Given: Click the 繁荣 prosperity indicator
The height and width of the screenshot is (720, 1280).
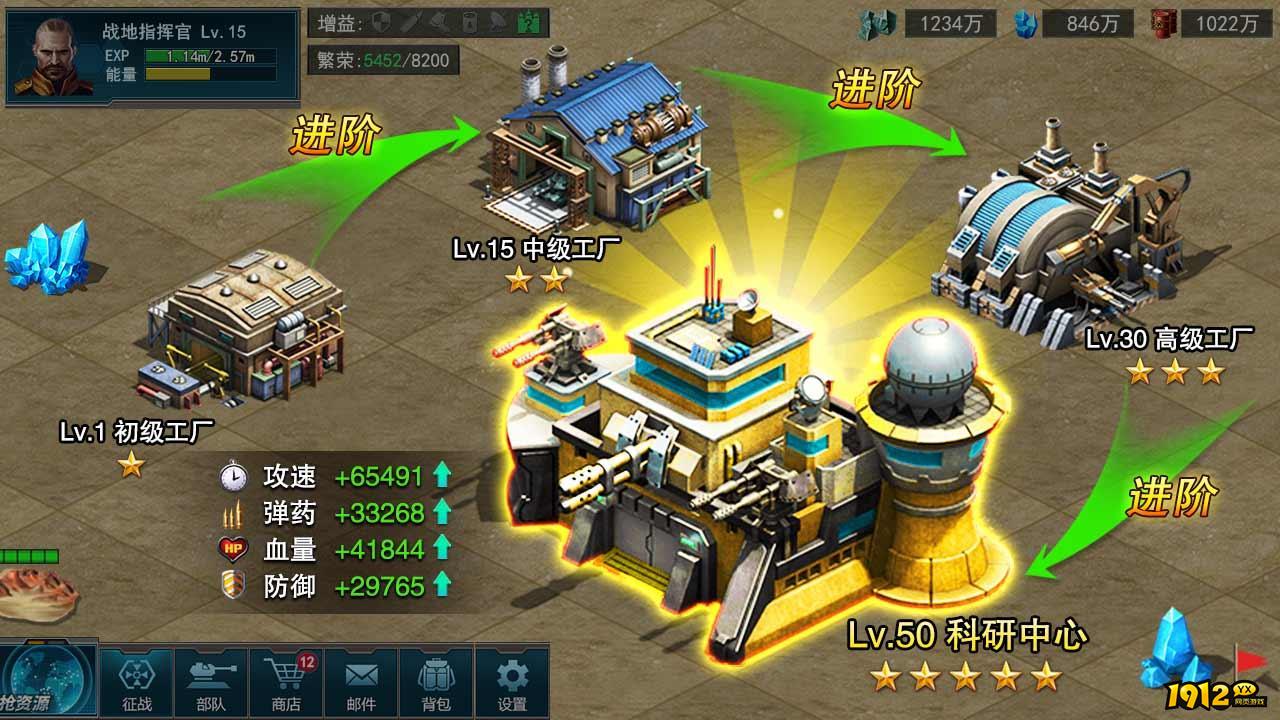Looking at the screenshot, I should 384,61.
